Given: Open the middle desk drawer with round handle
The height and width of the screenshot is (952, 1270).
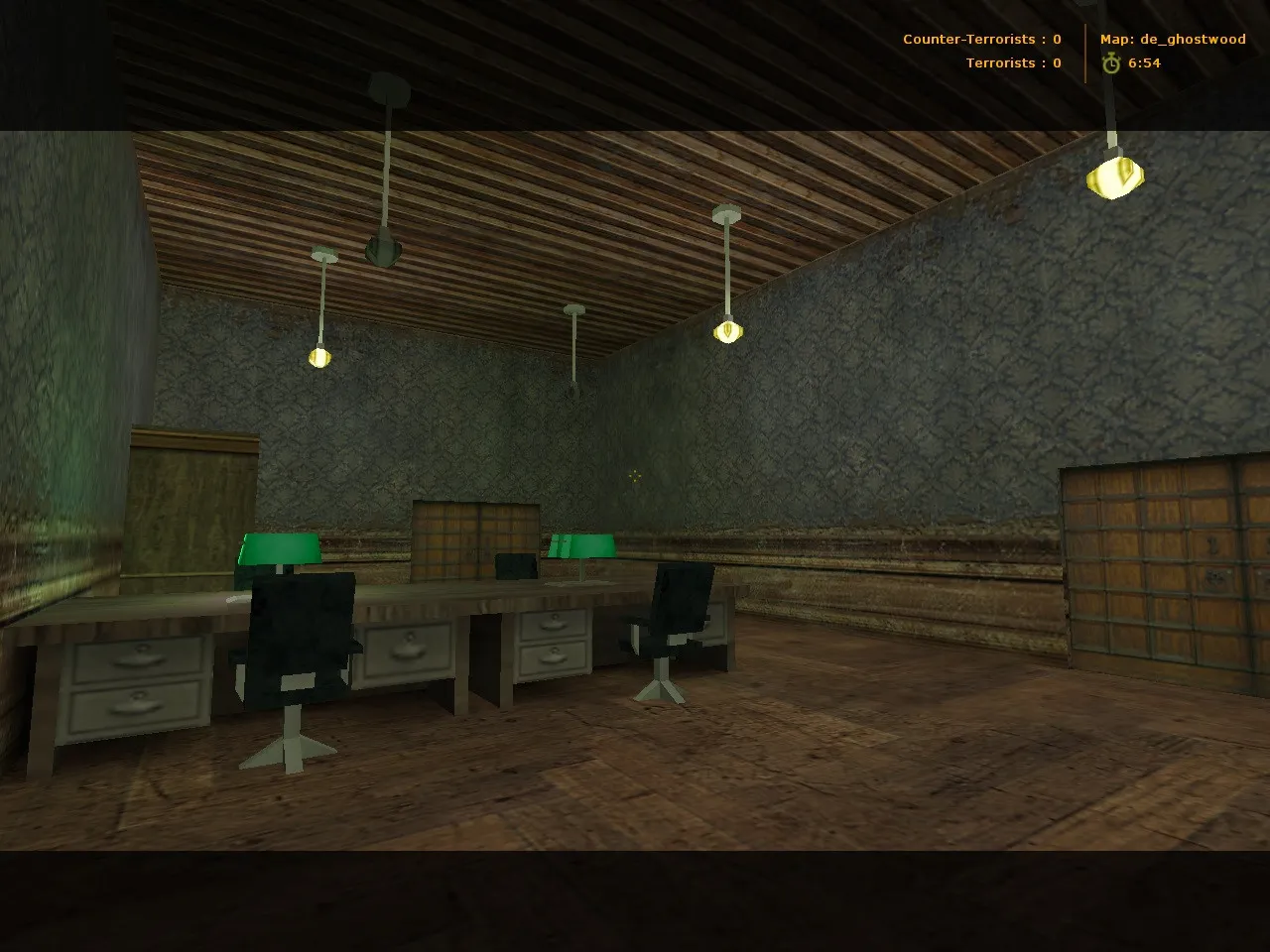Looking at the screenshot, I should pos(407,650).
